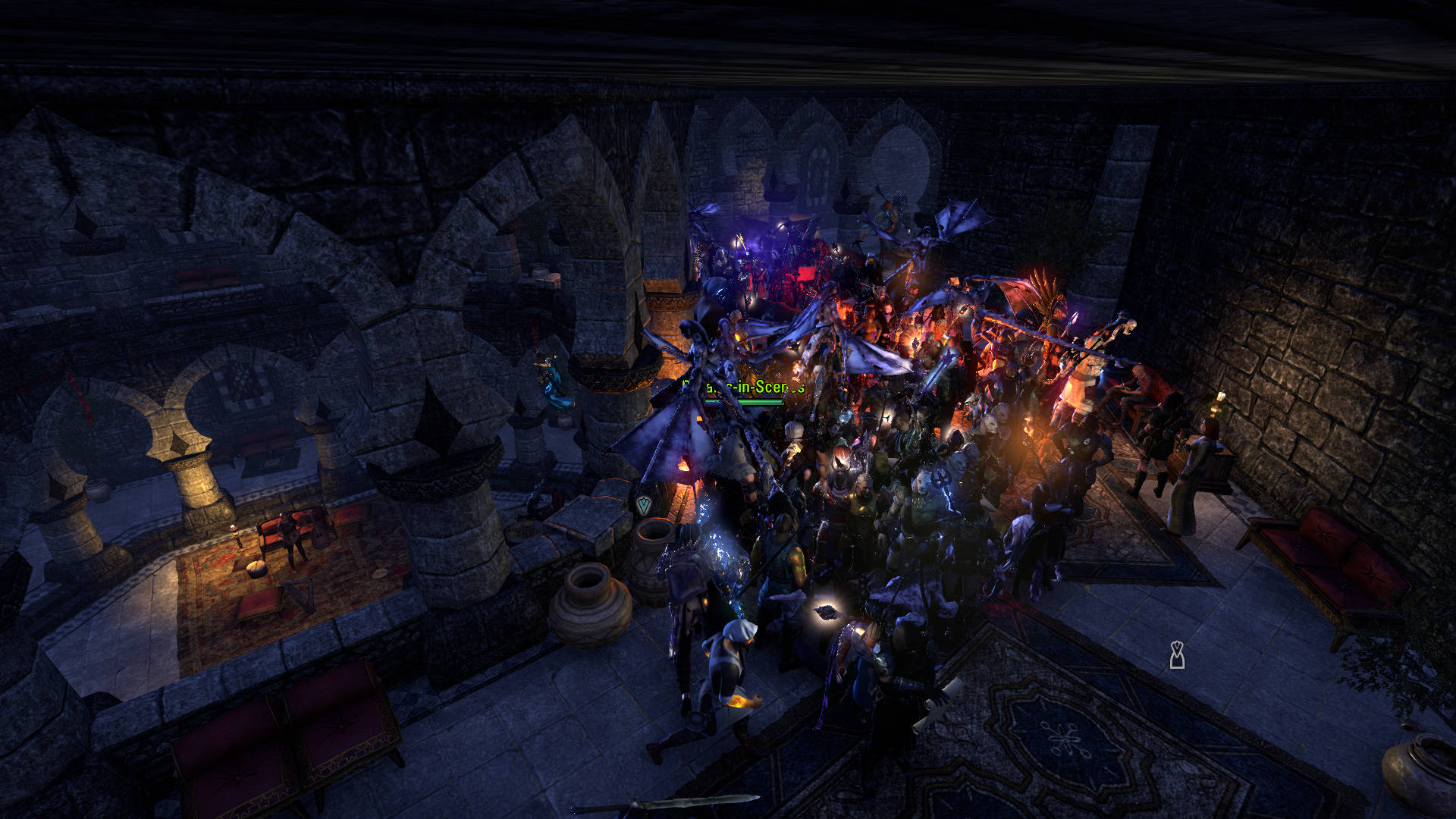The image size is (1456, 819).
Task: Select the teal arrowhead marker icon
Action: coord(644,504)
